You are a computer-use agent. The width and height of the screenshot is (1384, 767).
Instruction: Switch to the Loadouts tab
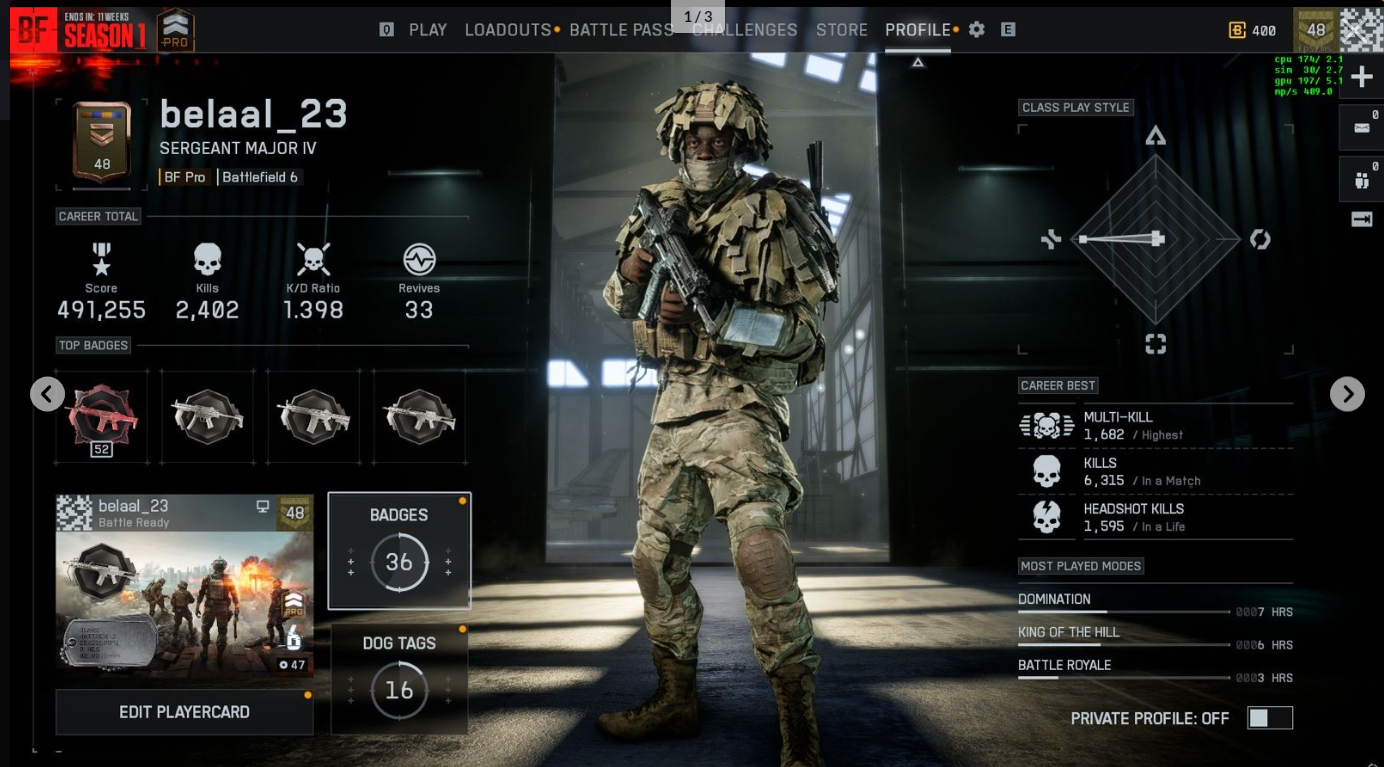pyautogui.click(x=508, y=30)
